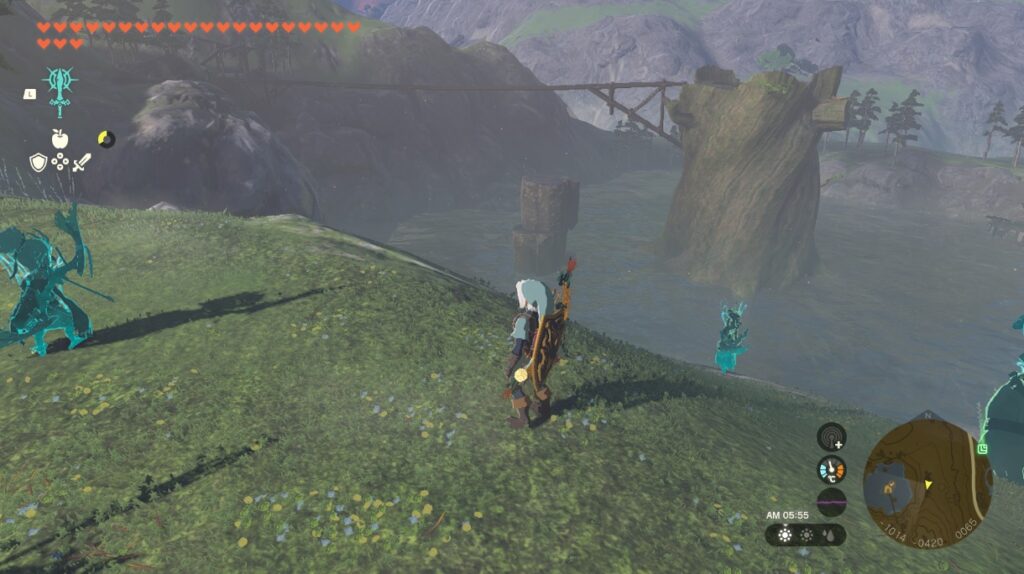Open the circular minimap

926,484
